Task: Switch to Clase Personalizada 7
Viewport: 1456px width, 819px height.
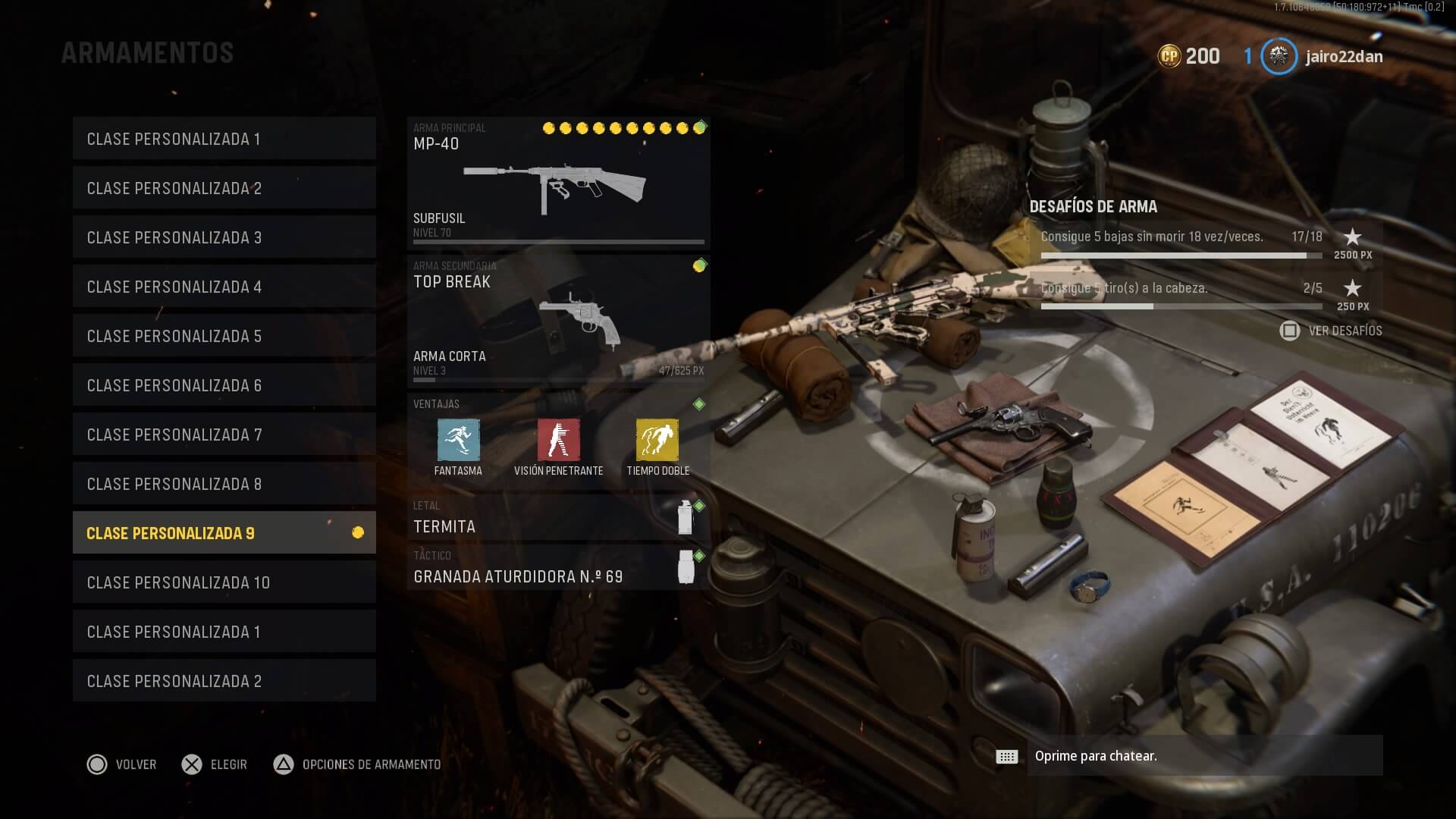Action: click(224, 435)
